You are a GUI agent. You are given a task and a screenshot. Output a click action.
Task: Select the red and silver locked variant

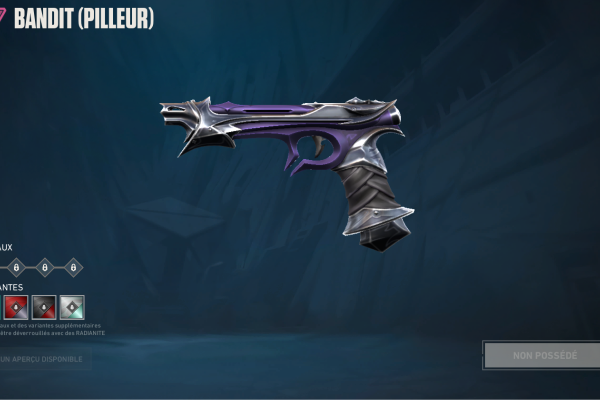tap(15, 307)
